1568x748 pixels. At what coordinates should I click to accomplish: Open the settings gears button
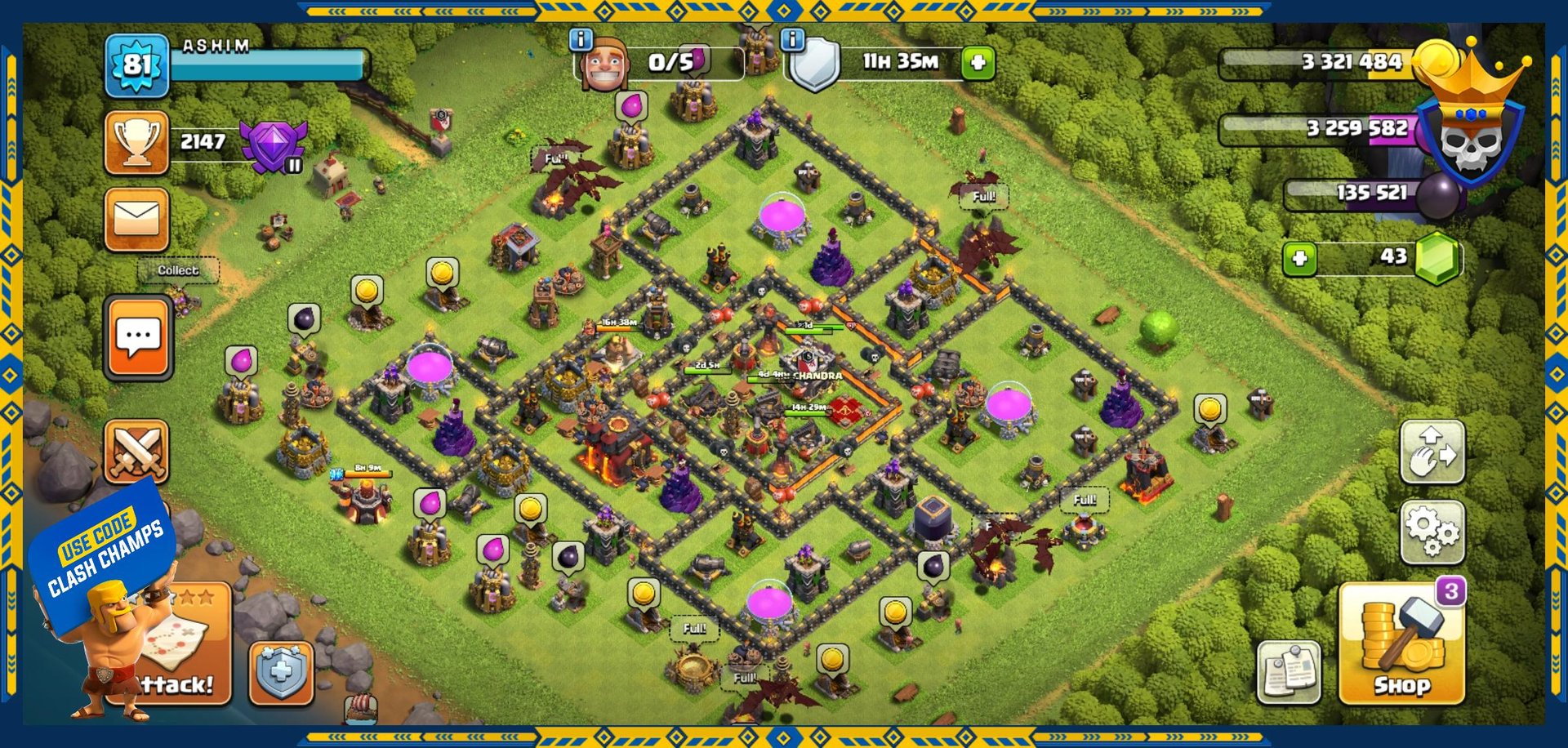pyautogui.click(x=1432, y=532)
